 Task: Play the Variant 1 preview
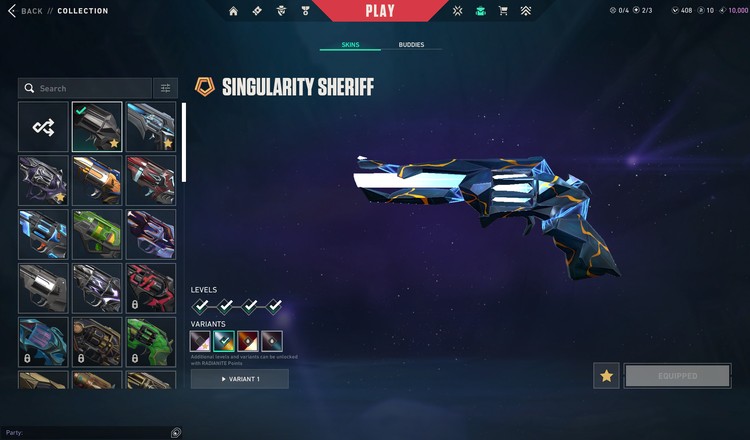240,379
